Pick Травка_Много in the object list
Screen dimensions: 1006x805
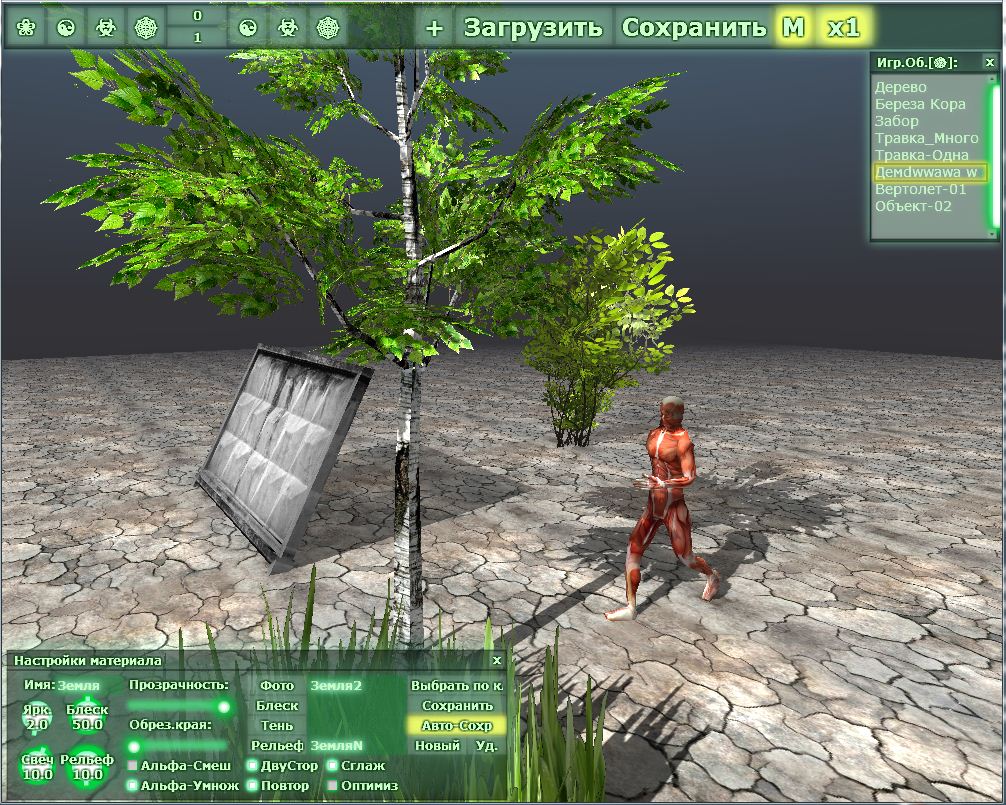926,138
